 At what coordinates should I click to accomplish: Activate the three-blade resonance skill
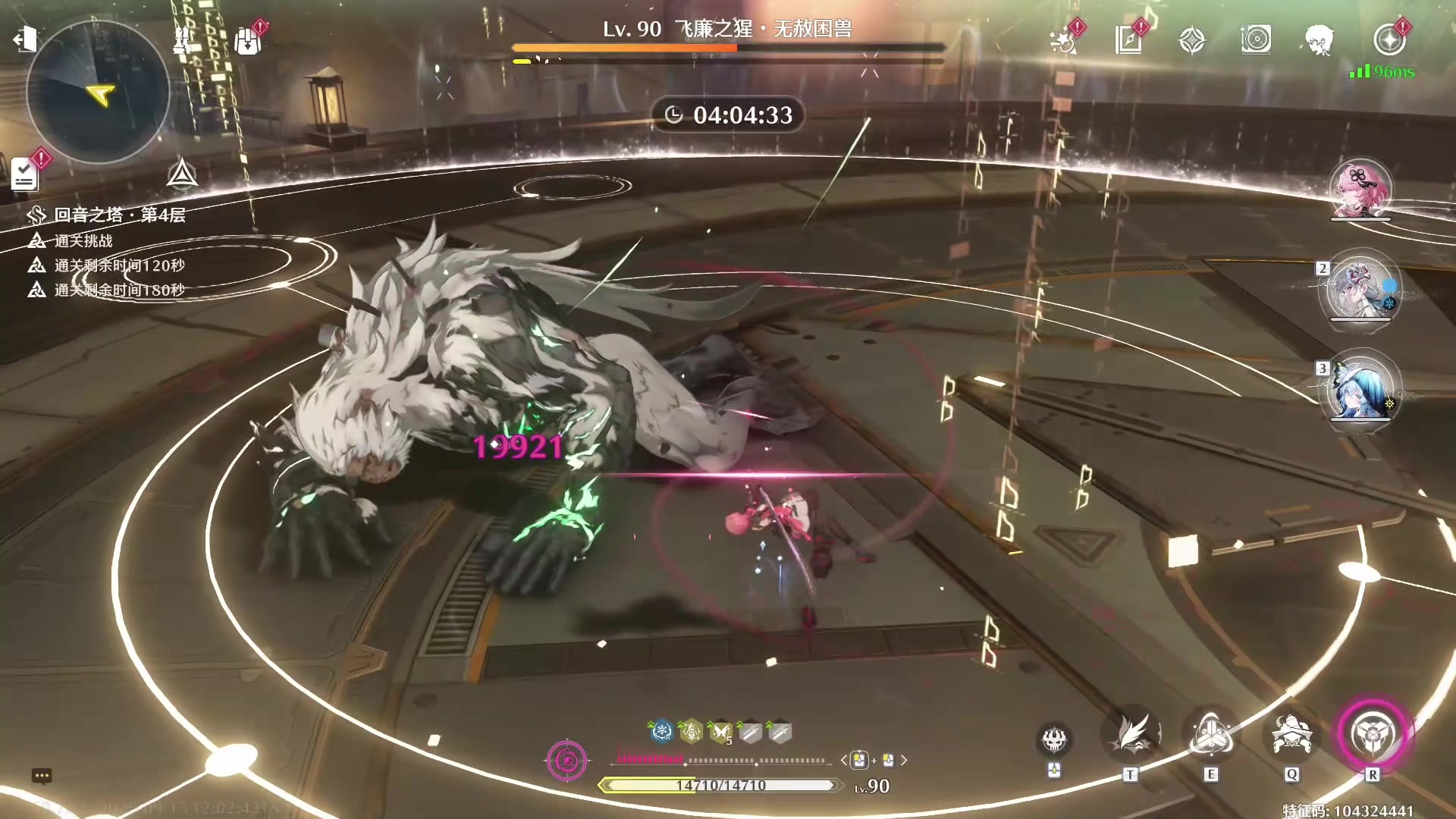(1211, 735)
